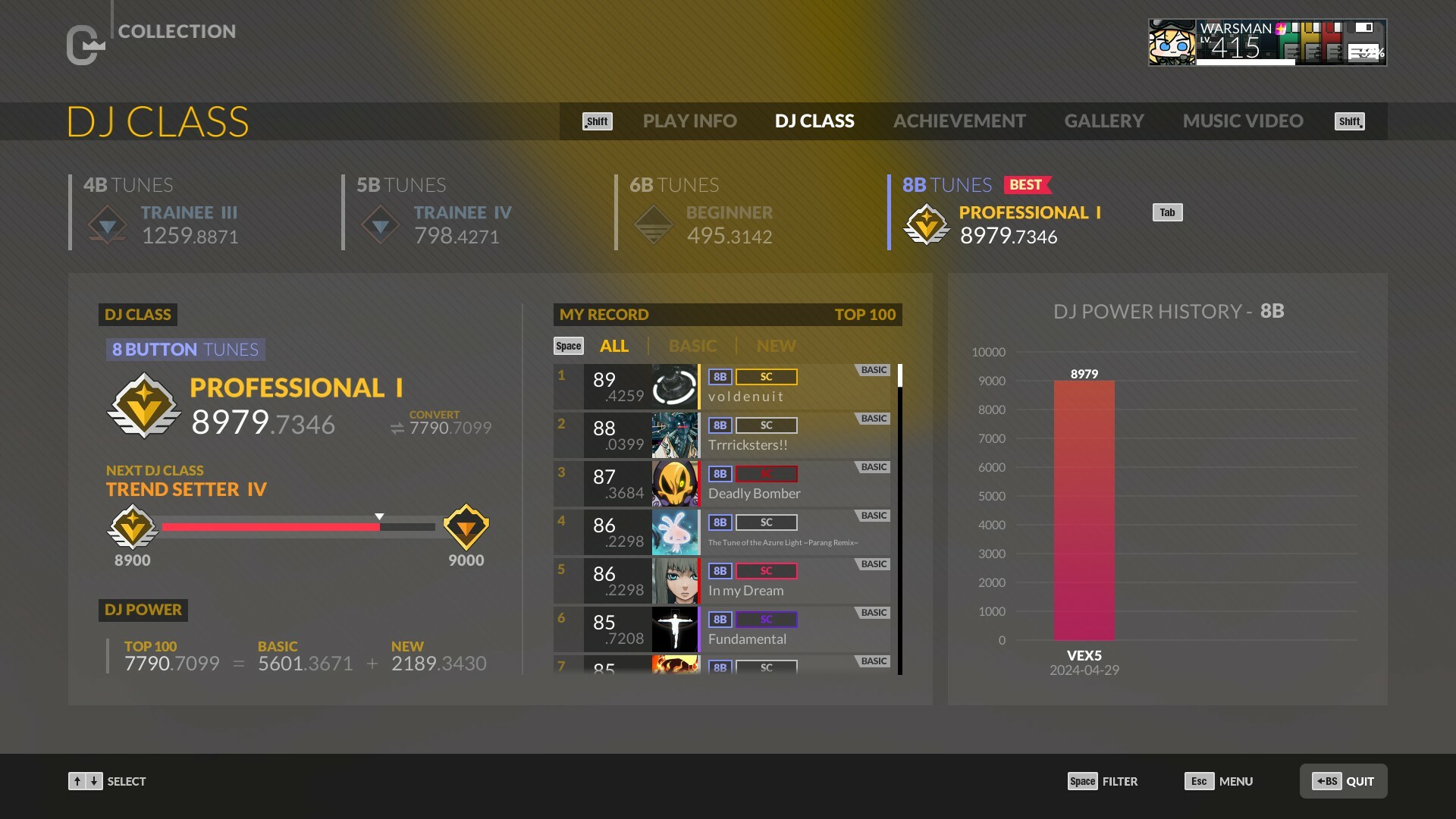
Task: Click the 8B Tunes Professional I medal
Action: pos(925,224)
